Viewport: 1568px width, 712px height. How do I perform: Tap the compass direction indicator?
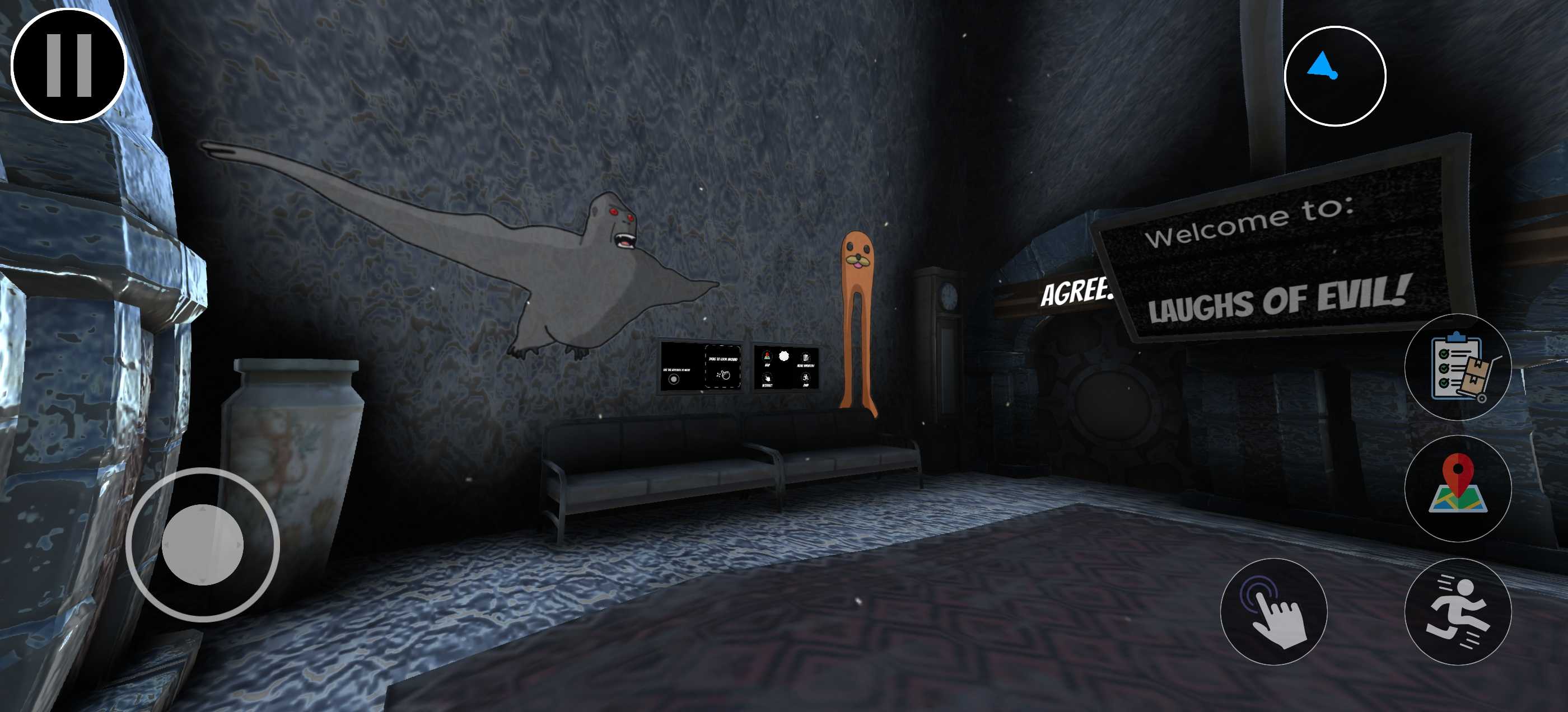click(x=1334, y=76)
